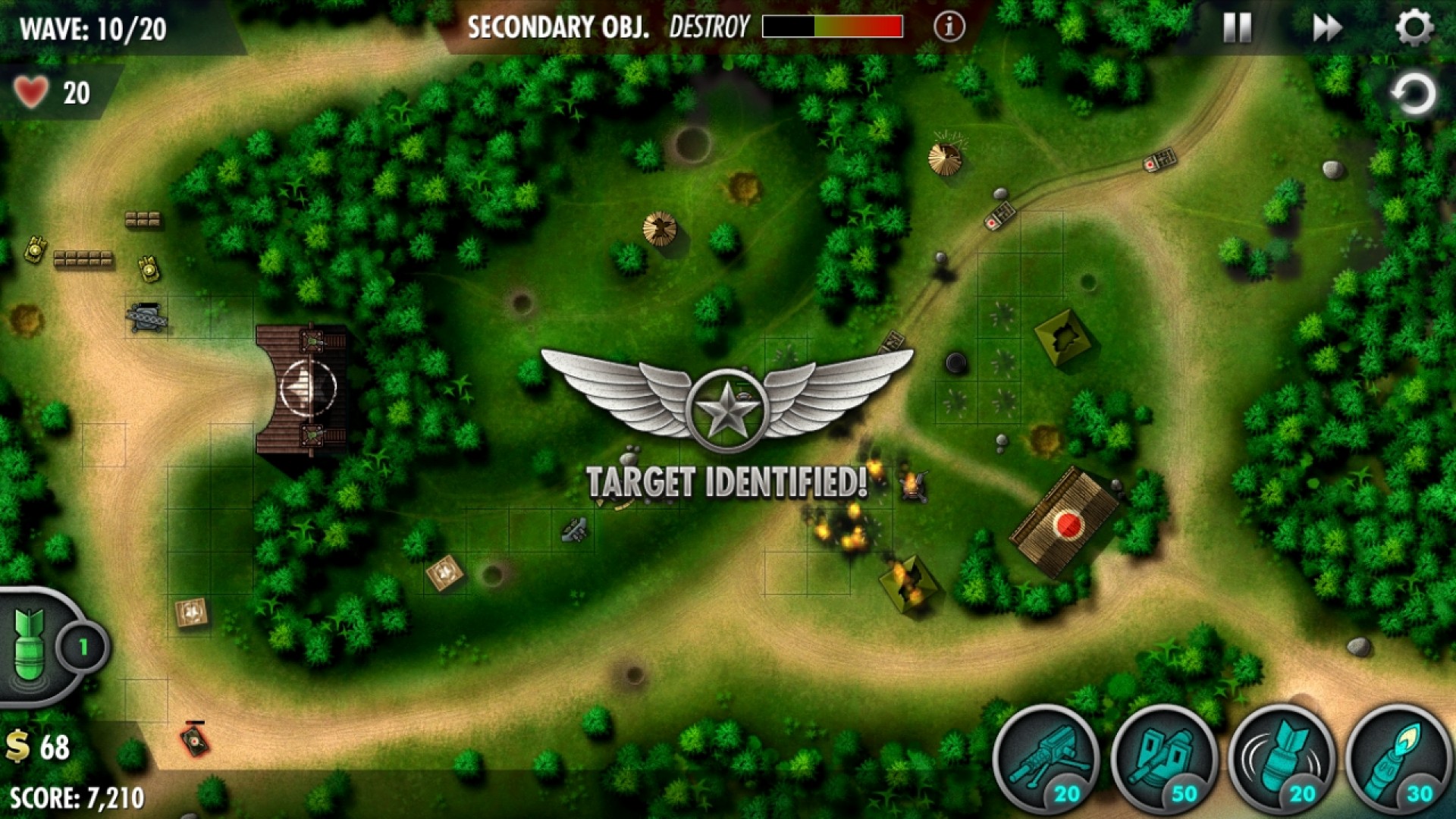
Task: Open the secondary objective info icon
Action: click(x=948, y=25)
